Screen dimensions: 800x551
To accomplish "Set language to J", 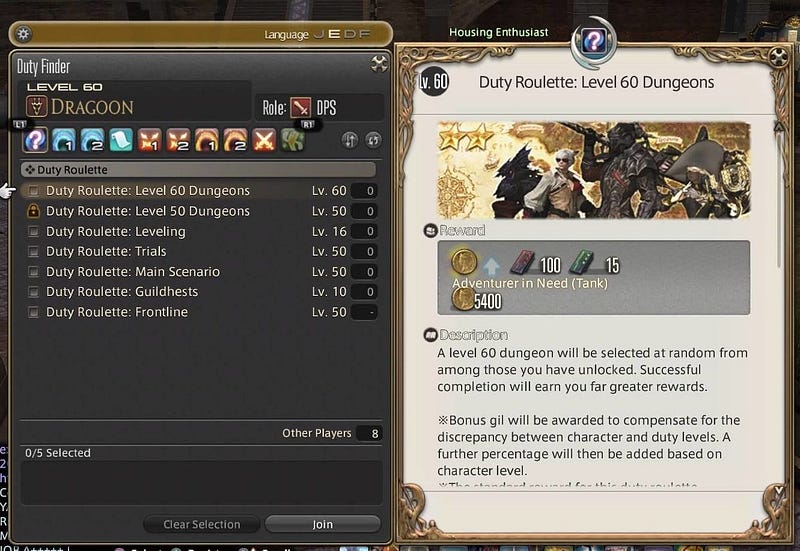I will (x=319, y=34).
